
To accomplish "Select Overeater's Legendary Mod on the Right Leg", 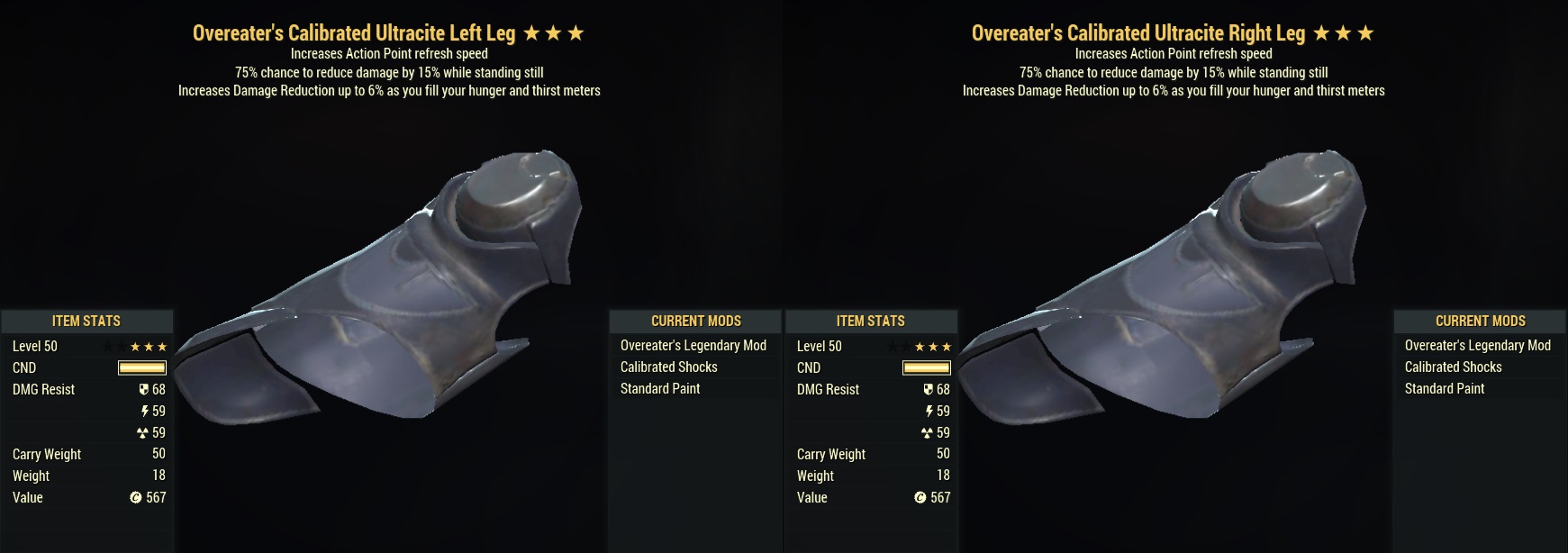I will point(1477,345).
